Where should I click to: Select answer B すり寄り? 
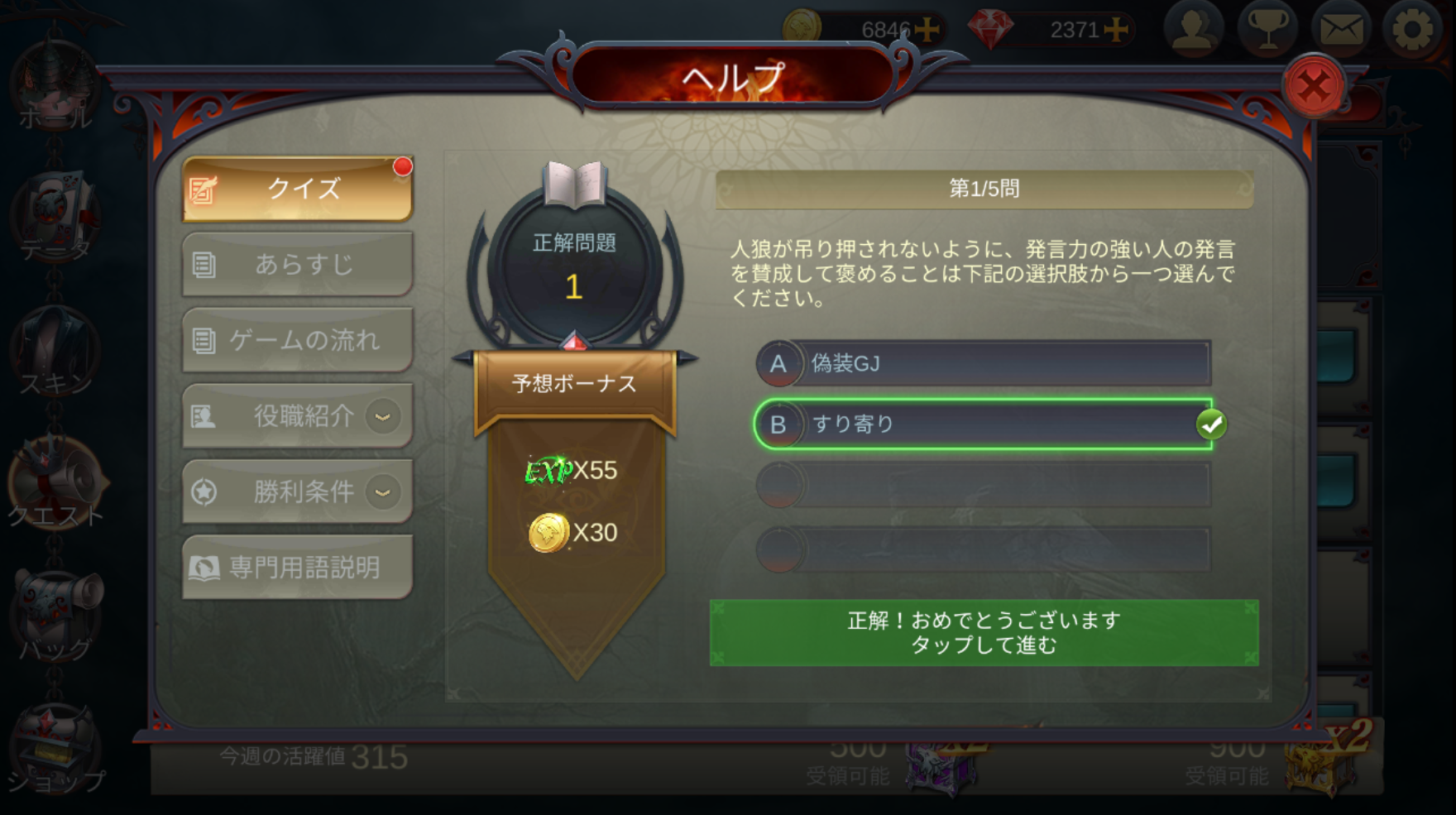(x=983, y=424)
